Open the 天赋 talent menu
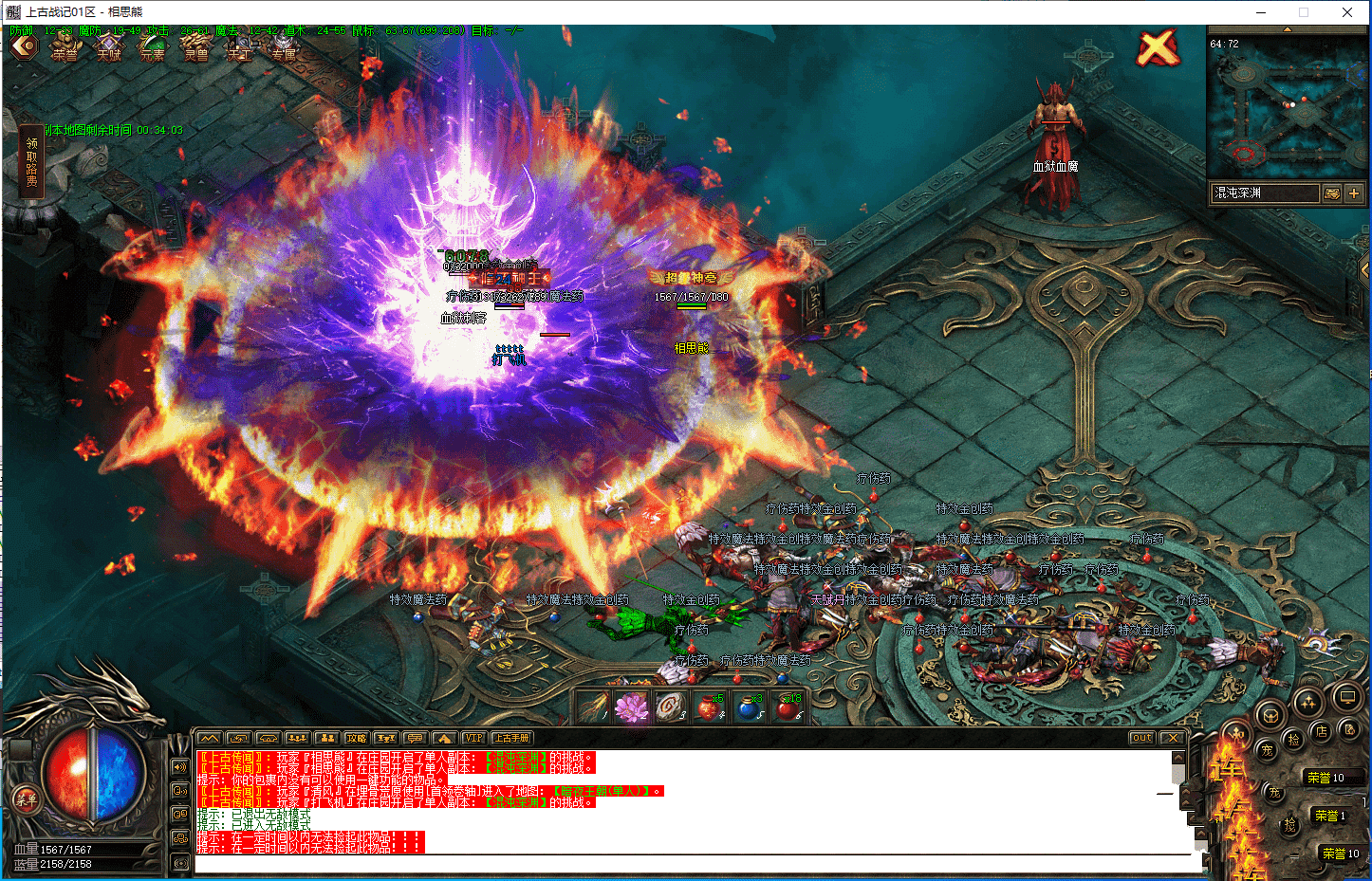Viewport: 1372px width, 881px height. [x=109, y=47]
